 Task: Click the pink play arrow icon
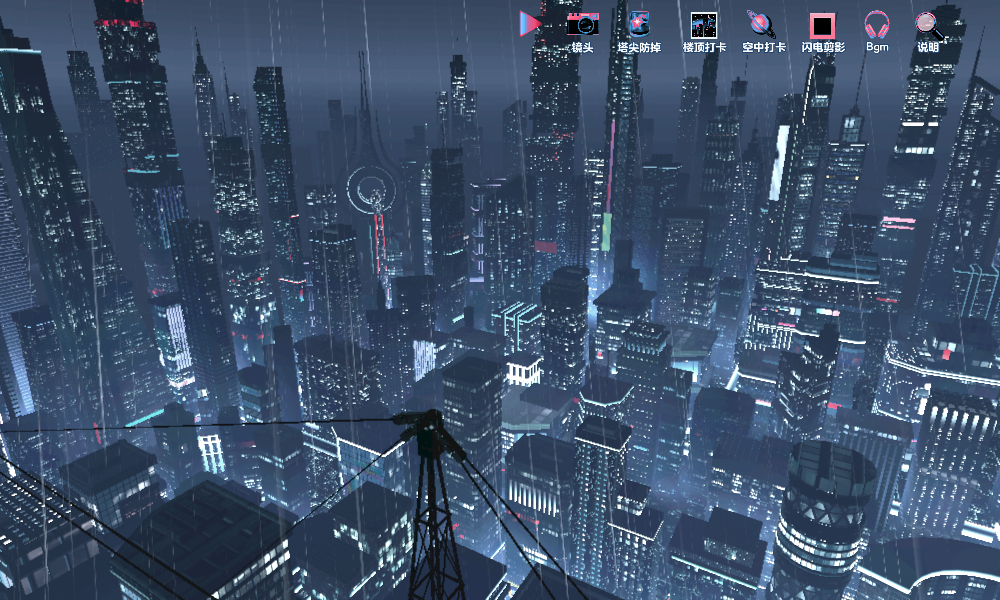530,23
